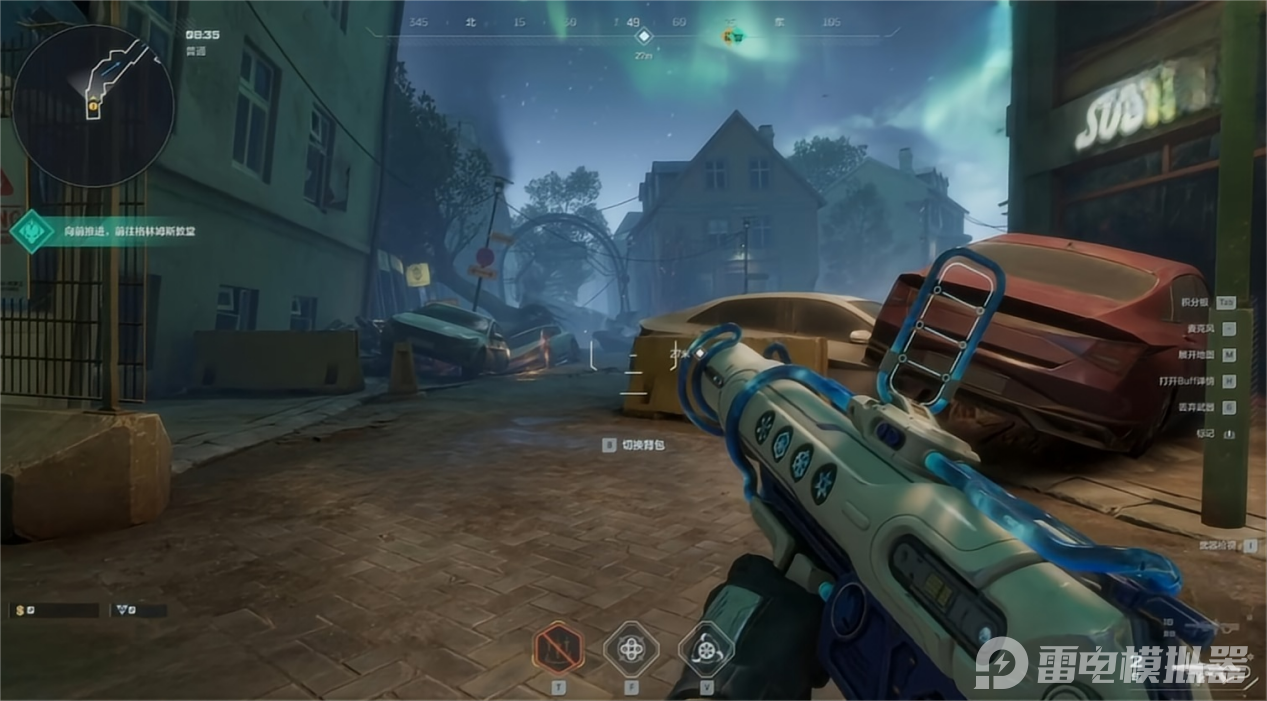Viewport: 1267px width, 701px height.
Task: Open the circular minimap
Action: pyautogui.click(x=93, y=105)
